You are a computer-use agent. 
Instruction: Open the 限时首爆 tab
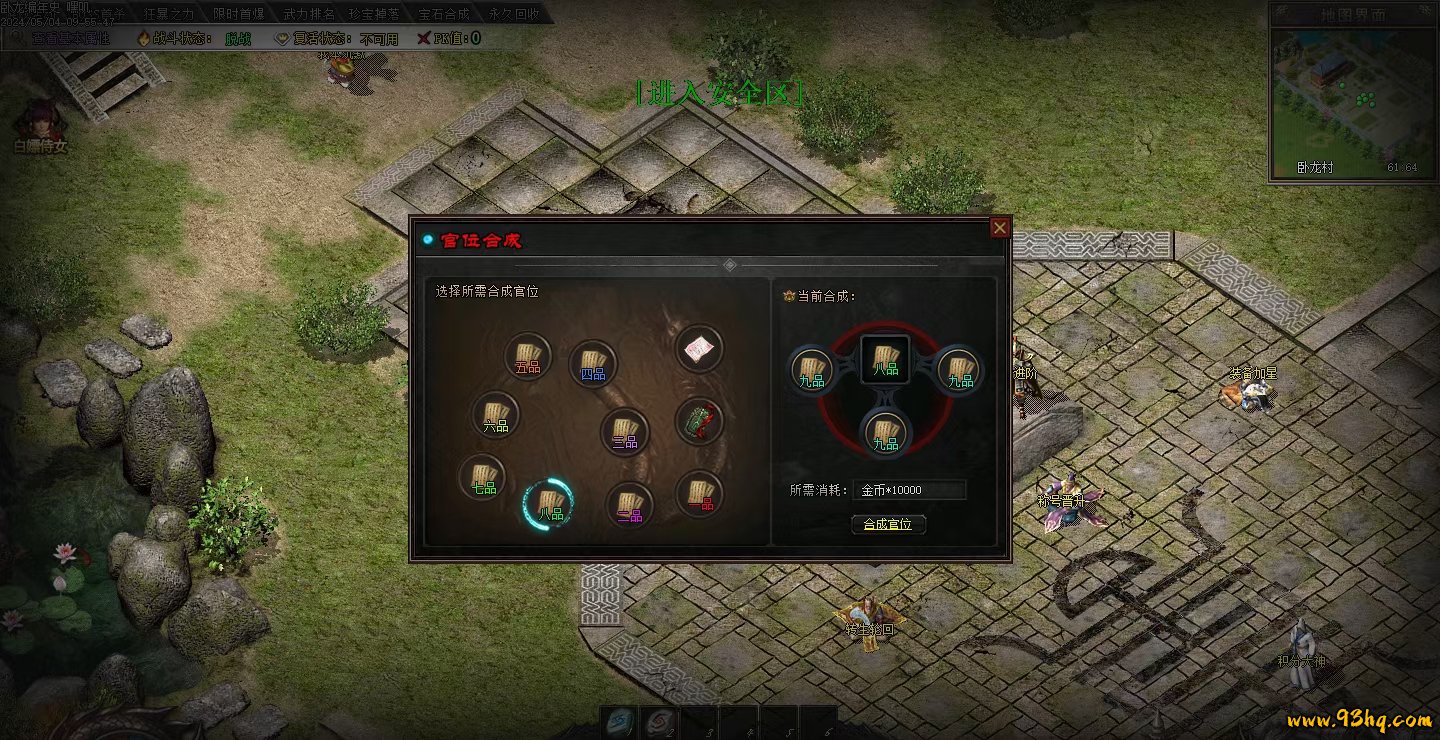tap(239, 14)
